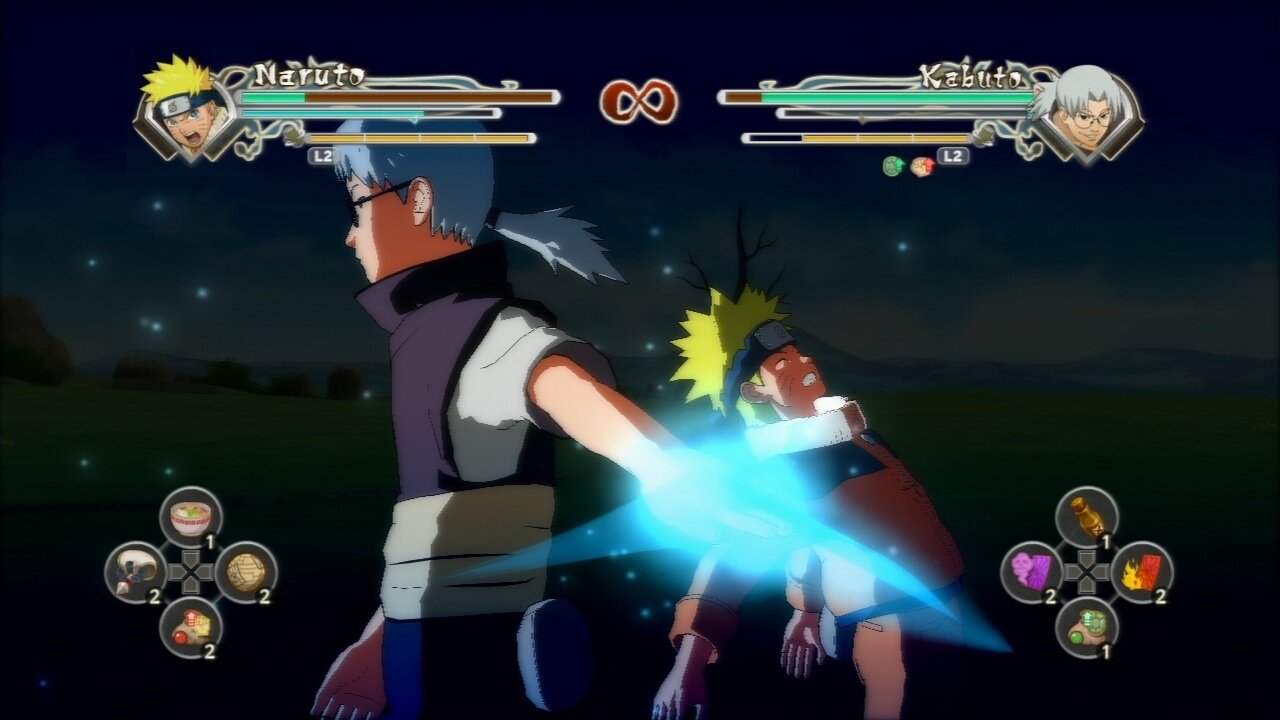This screenshot has height=720, width=1280.
Task: Select the ramen bowl item slot
Action: point(191,517)
